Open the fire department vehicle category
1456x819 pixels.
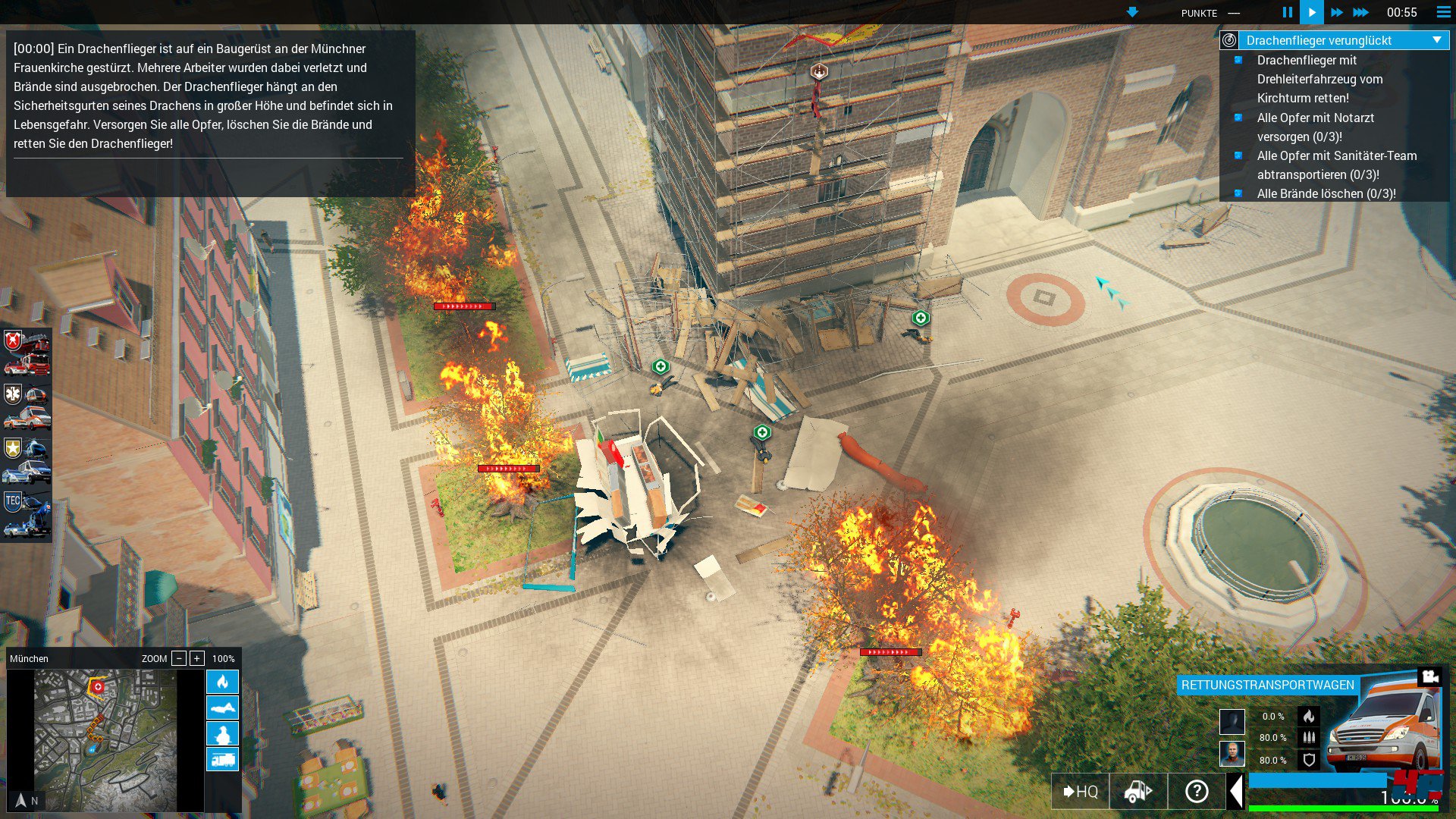[27, 353]
